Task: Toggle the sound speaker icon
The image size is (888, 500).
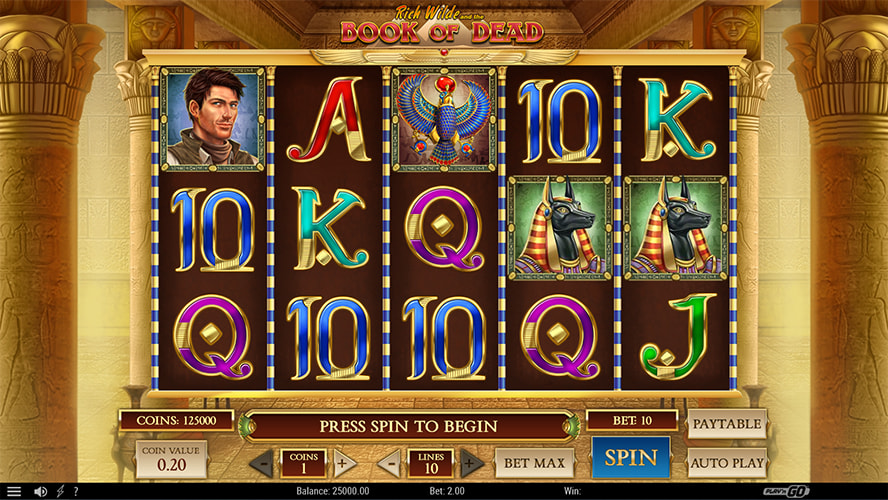Action: pyautogui.click(x=41, y=491)
